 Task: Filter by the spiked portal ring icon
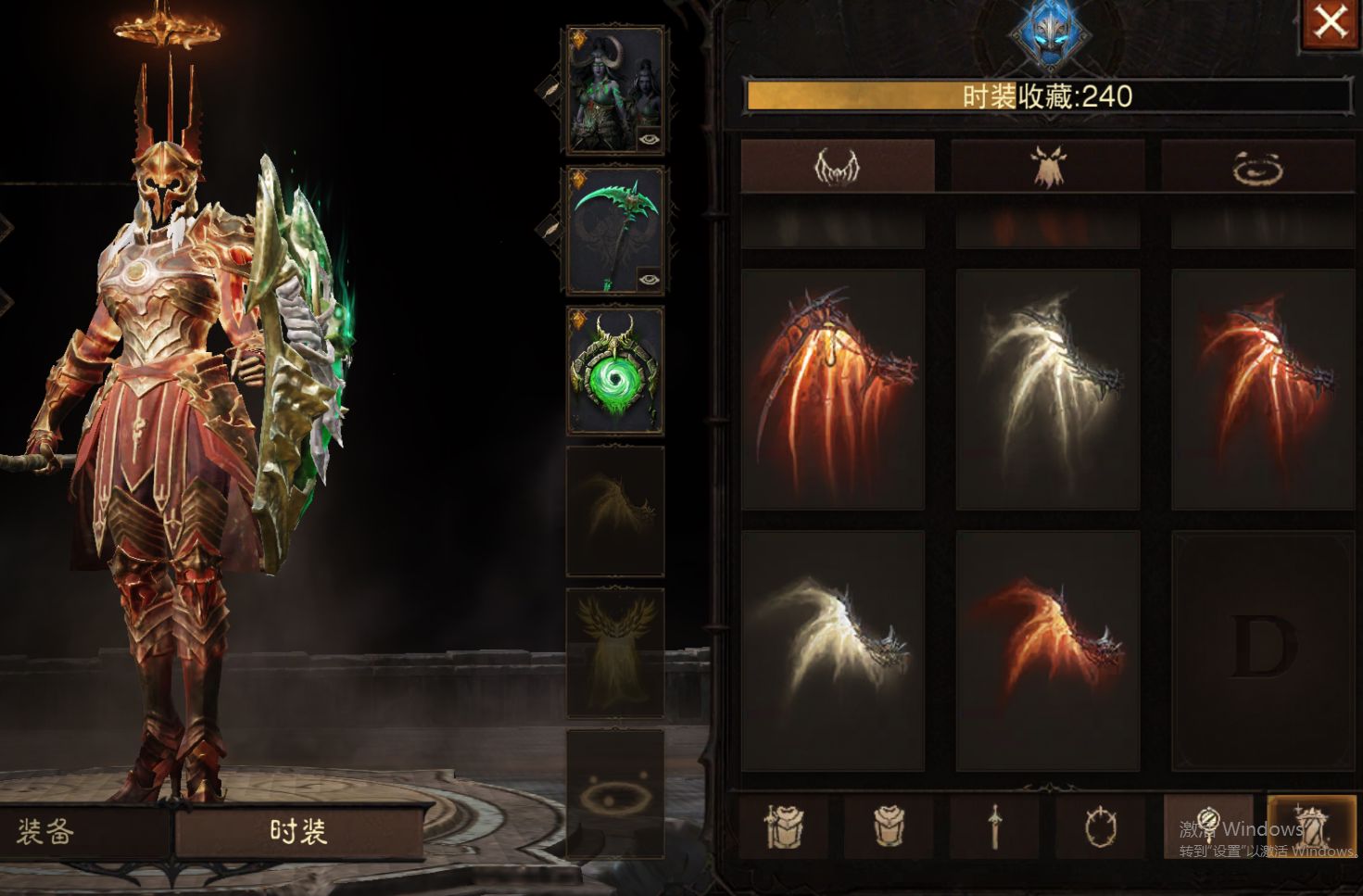[1101, 825]
